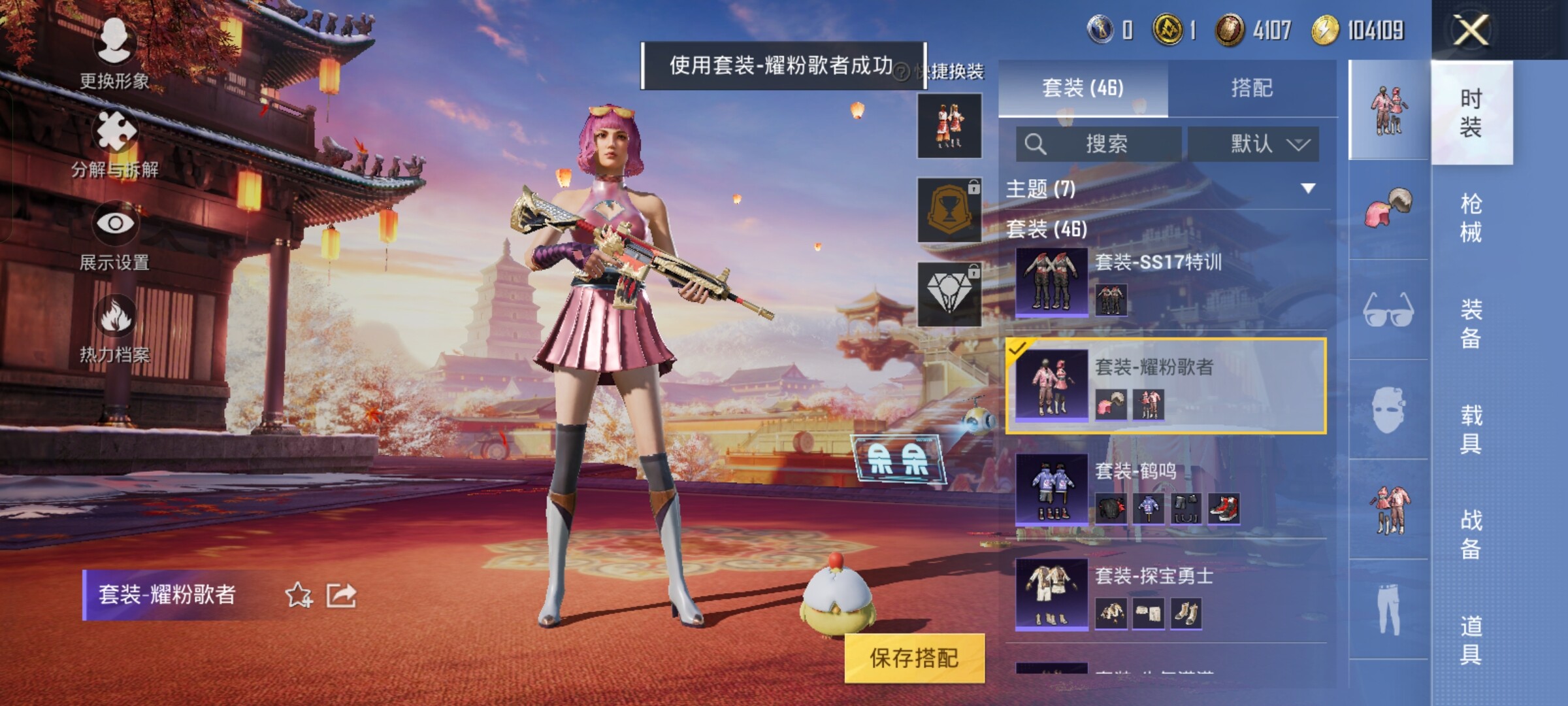Save outfit with 保存搭配 button
The width and height of the screenshot is (1568, 706).
[914, 658]
